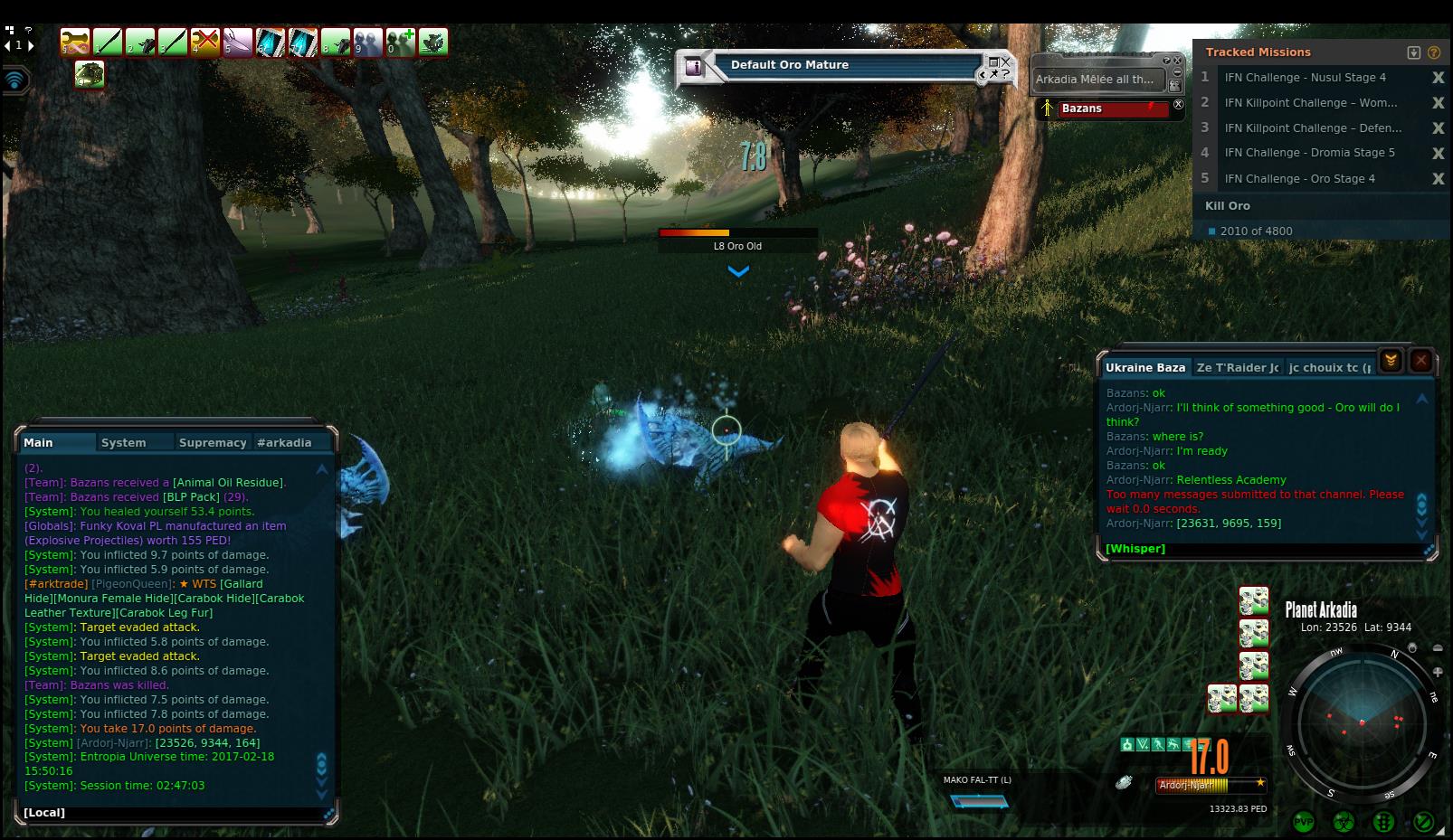Viewport: 1453px width, 840px height.
Task: Click the radar minimap
Action: (1361, 723)
